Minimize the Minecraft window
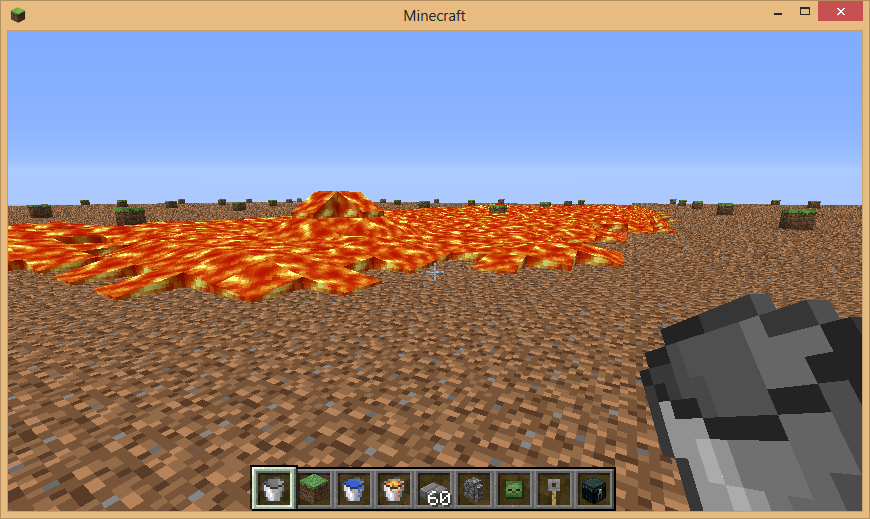 (776, 12)
